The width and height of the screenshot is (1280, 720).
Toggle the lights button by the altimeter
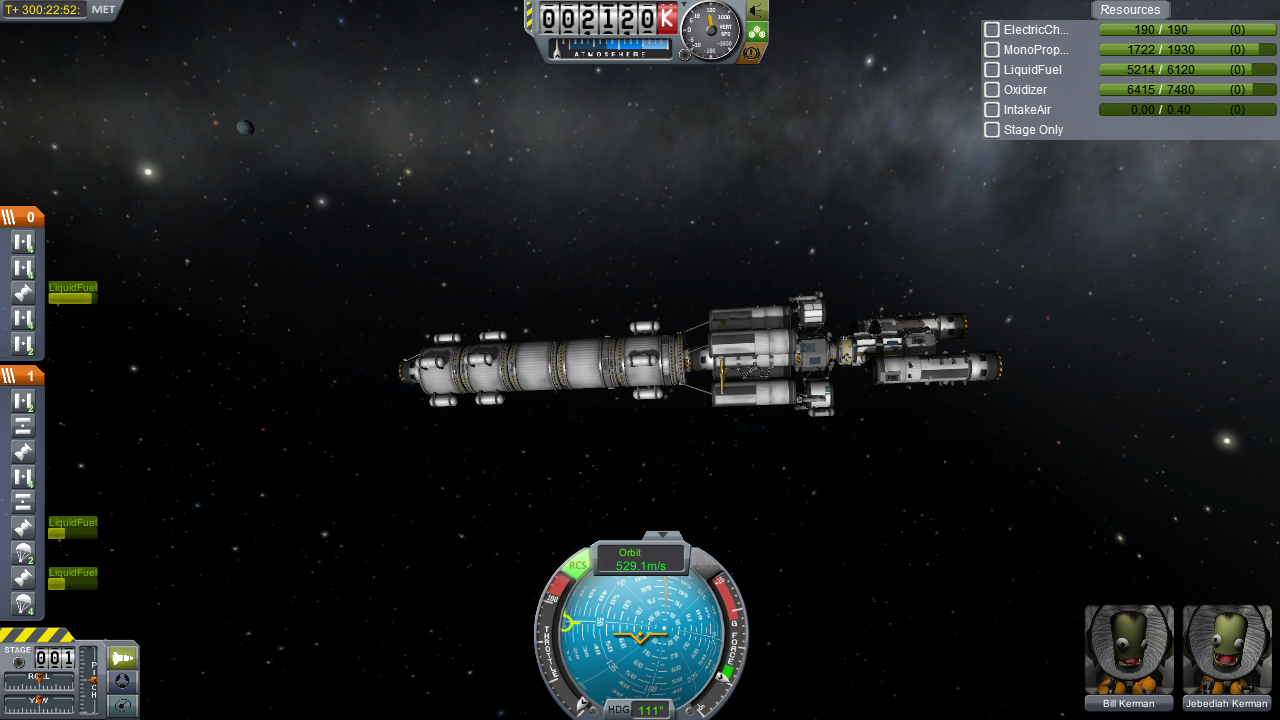coord(757,11)
